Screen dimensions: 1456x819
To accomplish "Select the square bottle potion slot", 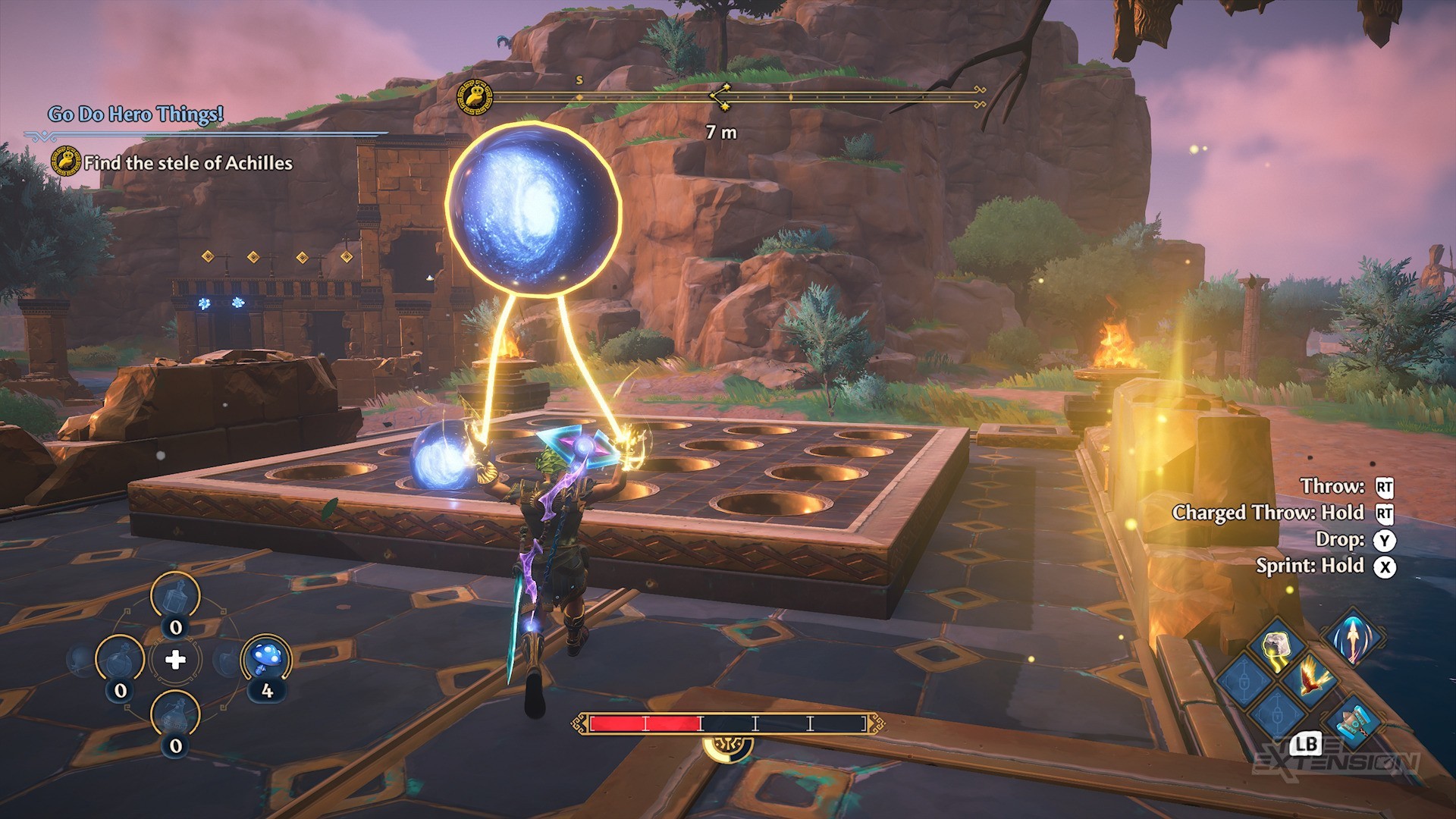I will 175,597.
